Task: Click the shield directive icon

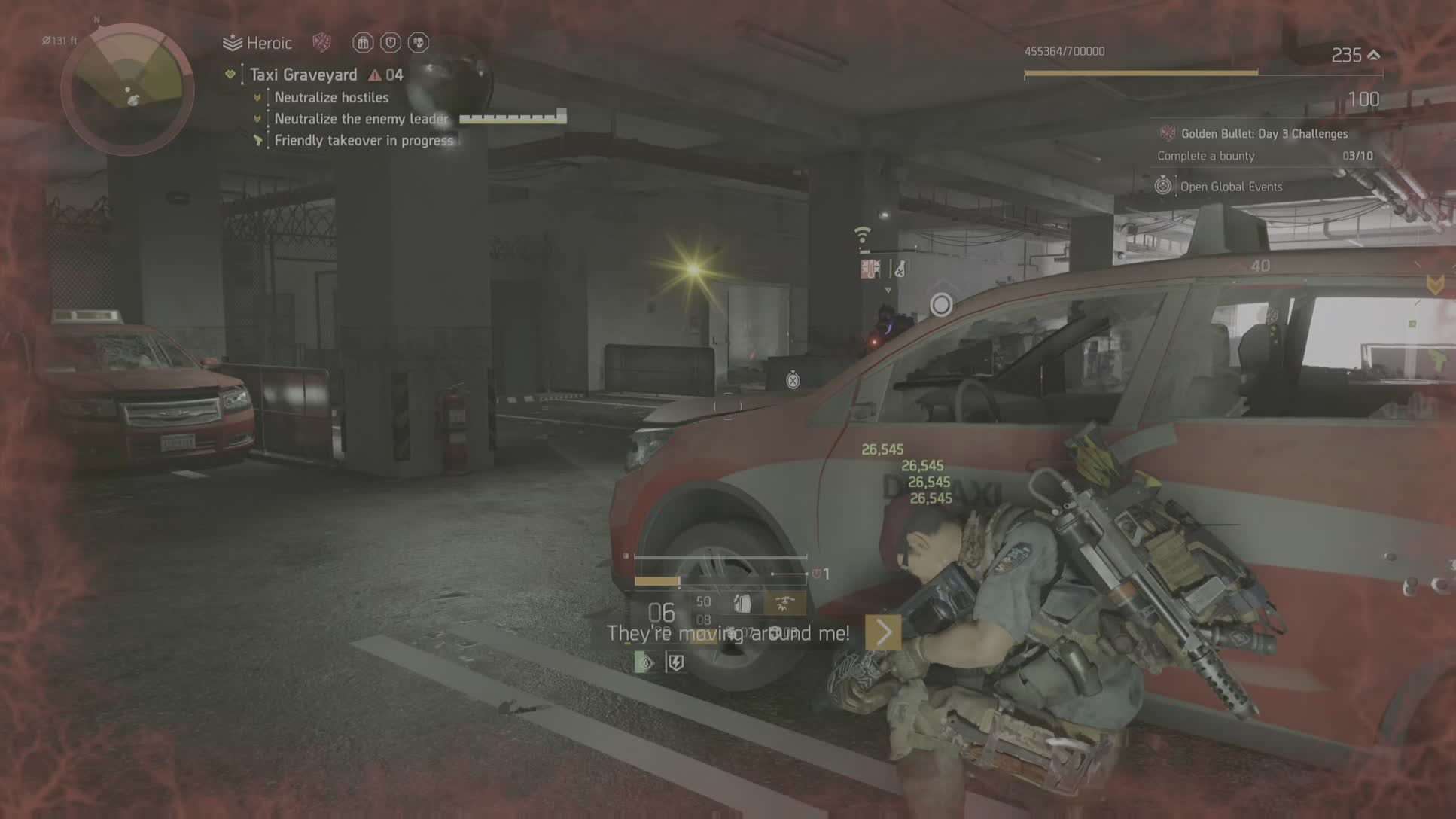Action: [390, 43]
